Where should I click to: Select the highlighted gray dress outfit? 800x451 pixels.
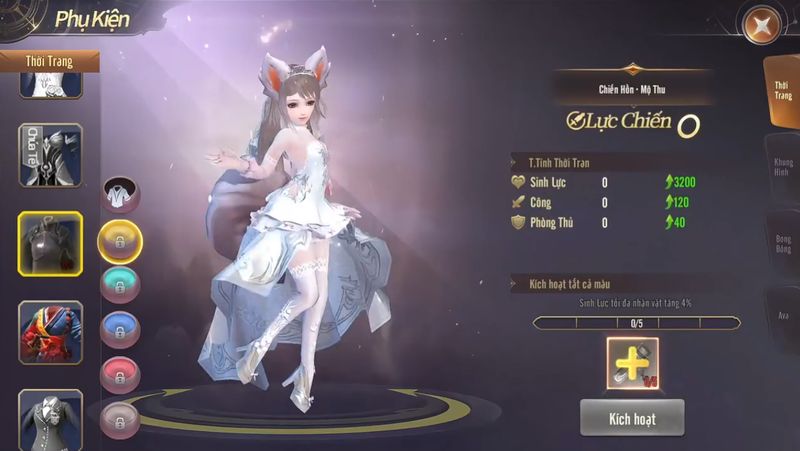(50, 243)
